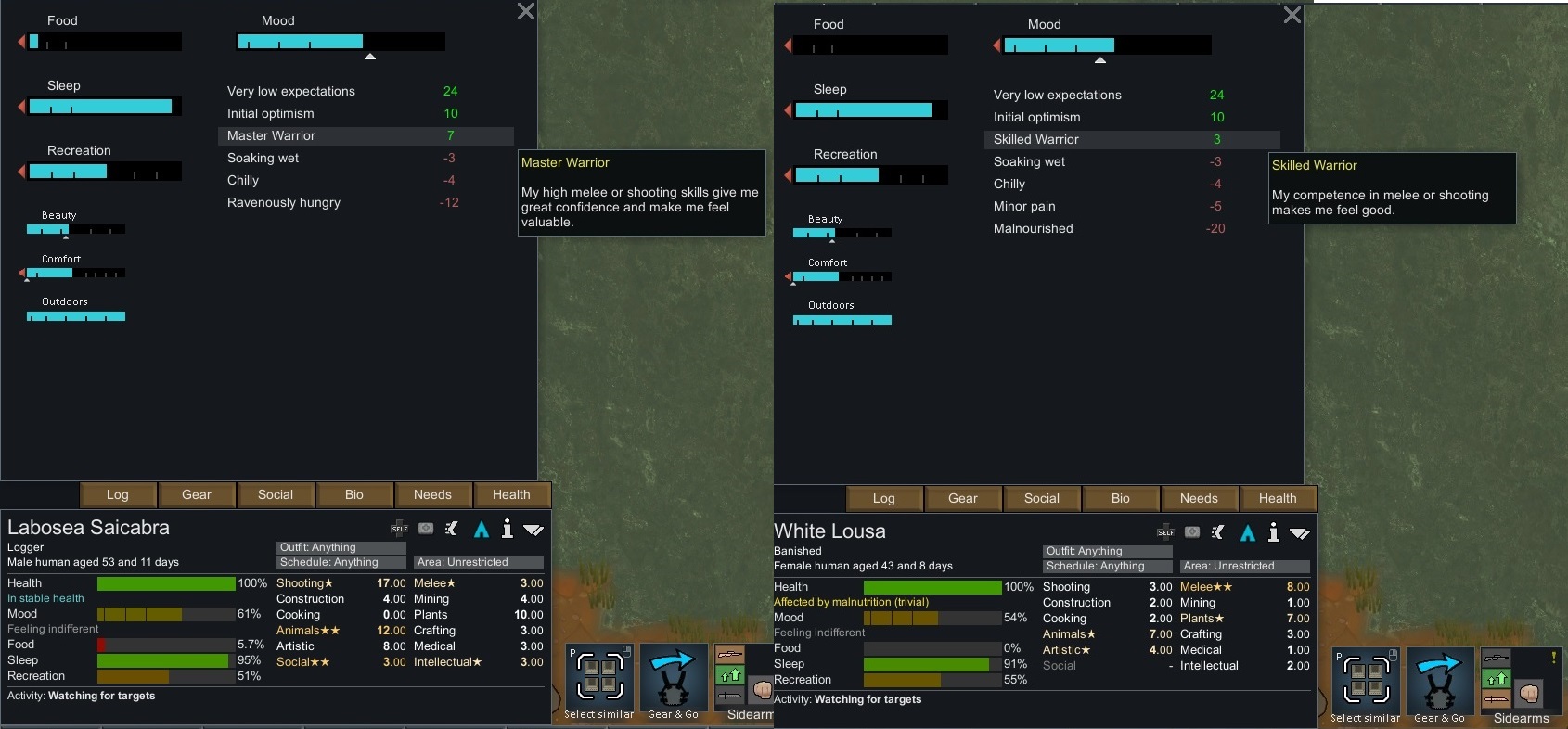The image size is (1568, 729).
Task: Click the self-tend toggle for Labosea Saicabra
Action: 399,530
